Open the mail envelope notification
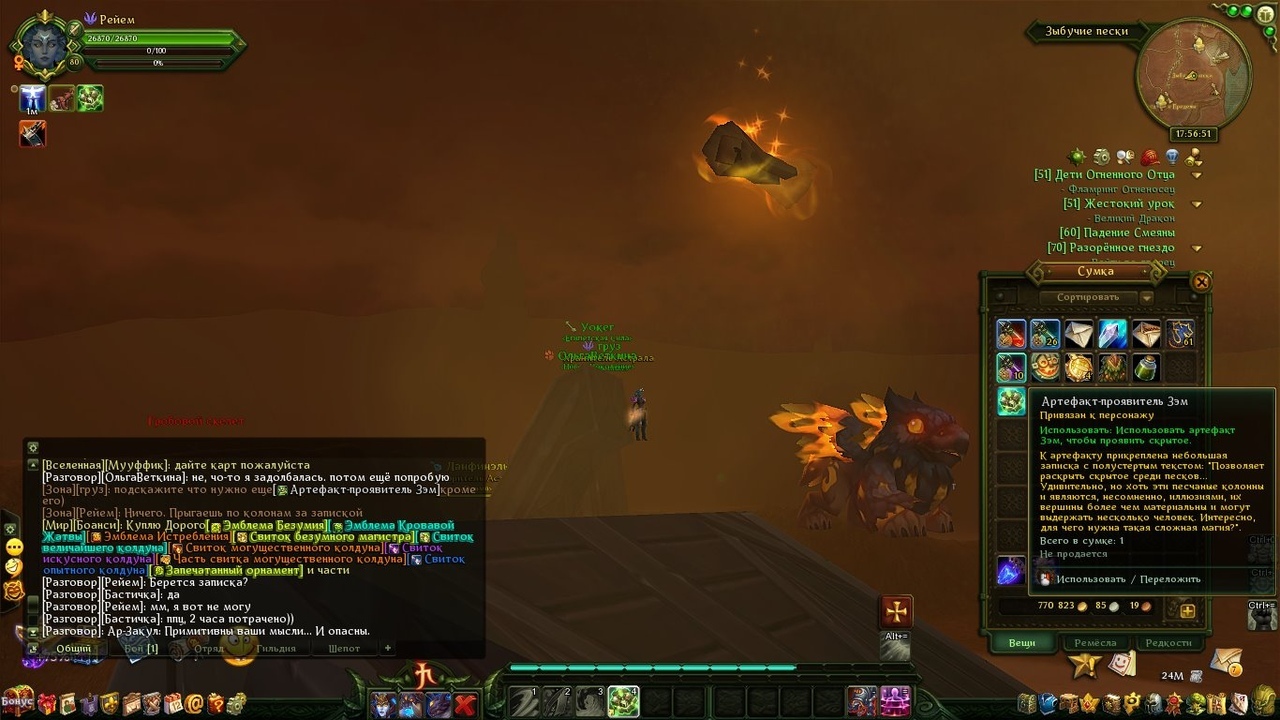 1226,661
